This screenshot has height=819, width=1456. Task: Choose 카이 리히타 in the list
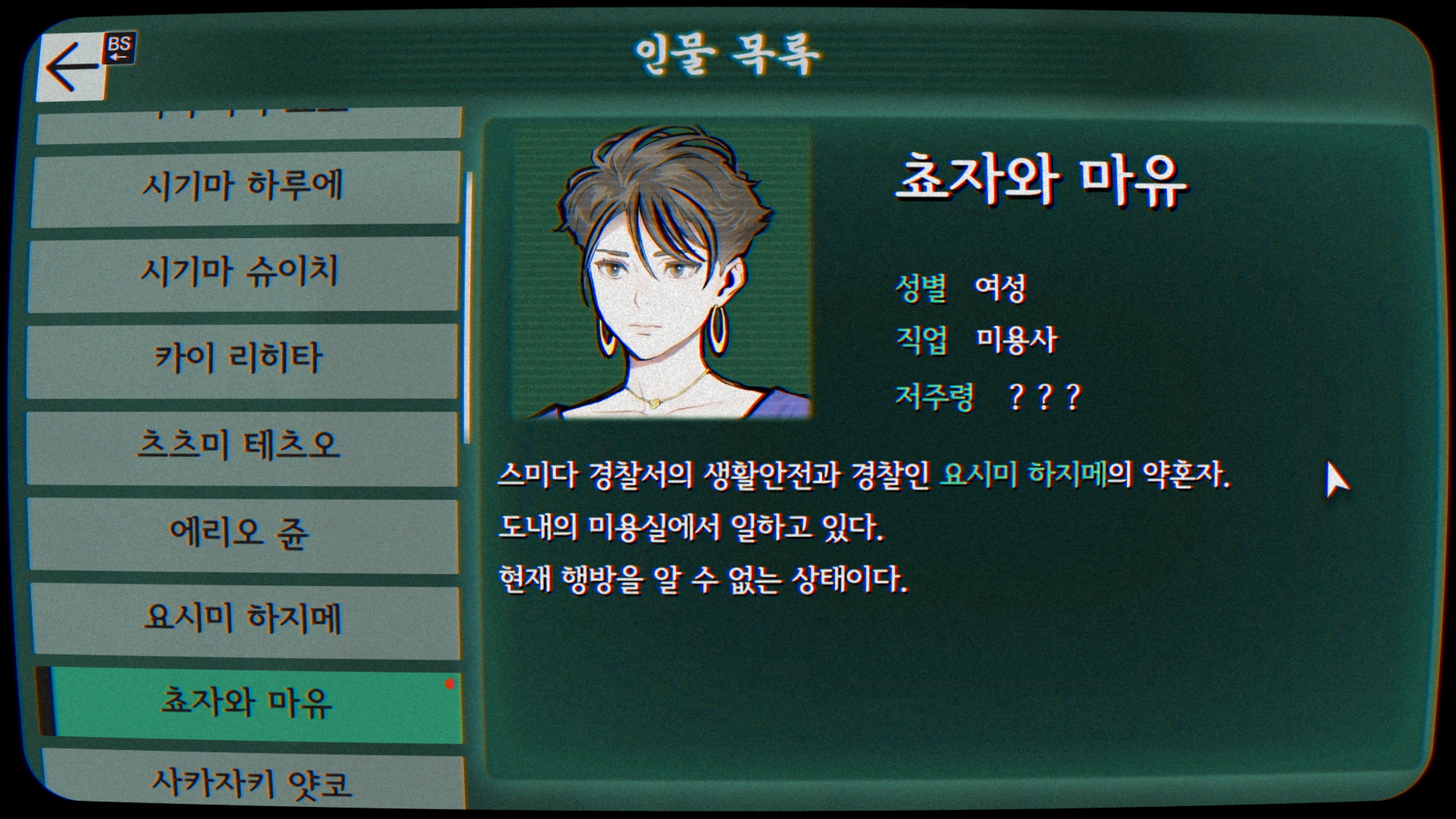pos(242,361)
